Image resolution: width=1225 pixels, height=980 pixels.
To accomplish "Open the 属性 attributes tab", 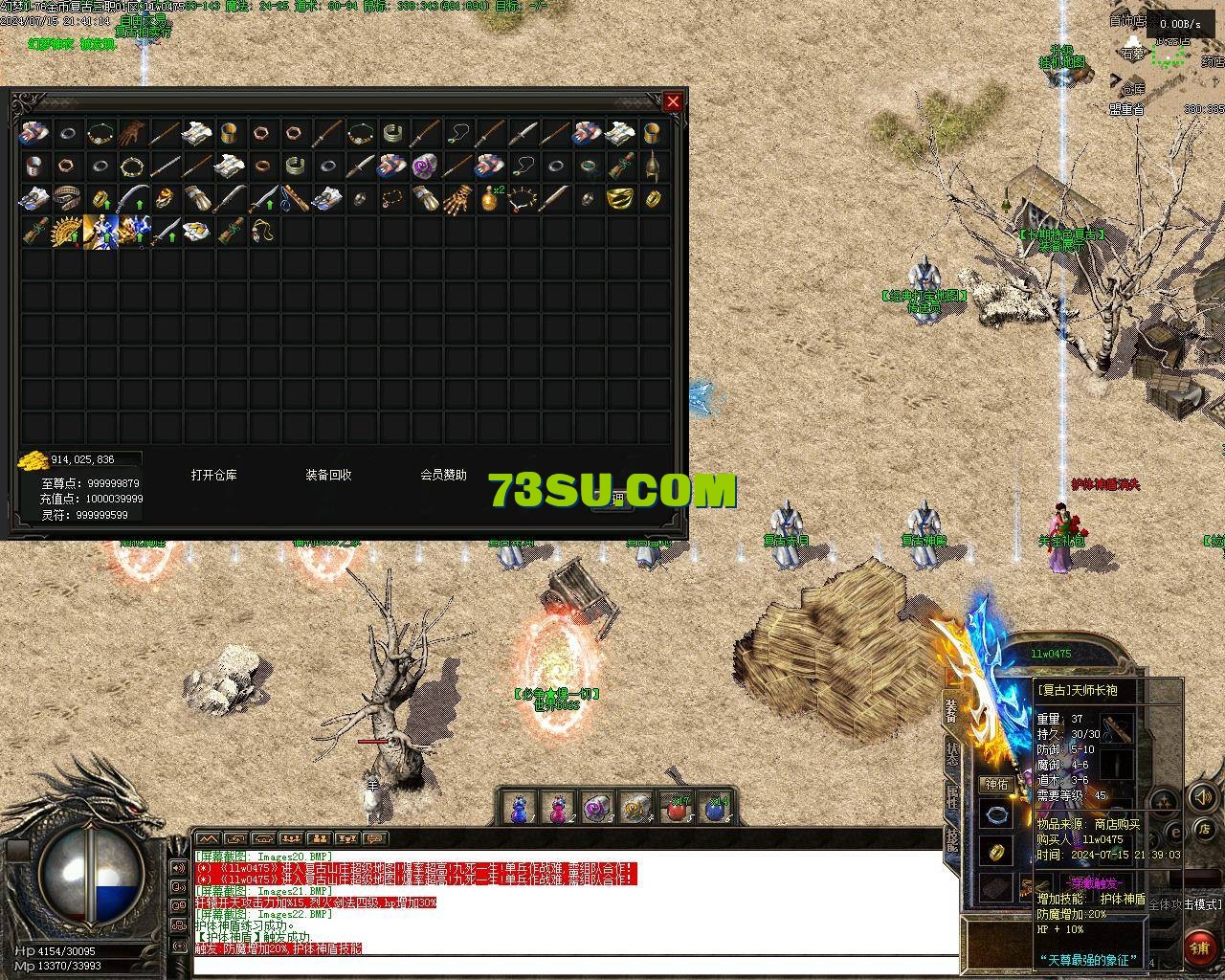I will pos(952,796).
